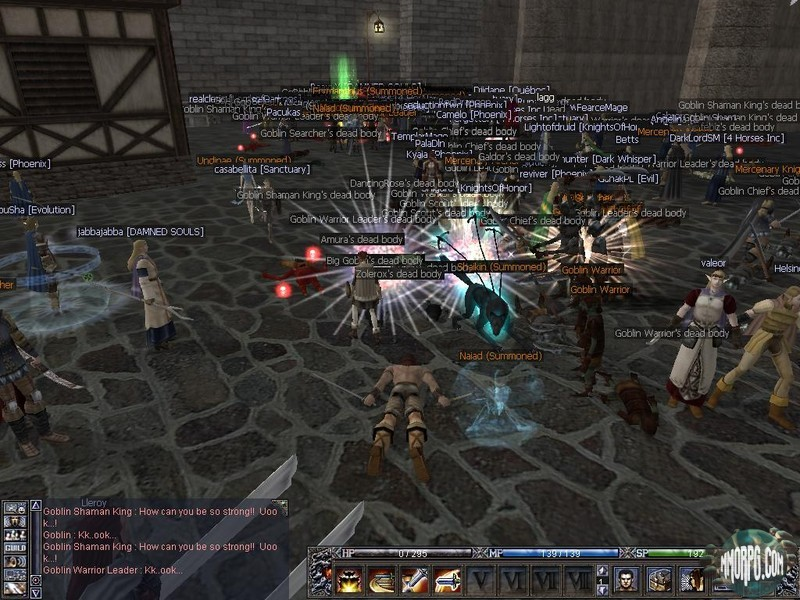The width and height of the screenshot is (800, 600).
Task: Use the golden wing slash skill
Action: coord(382,579)
